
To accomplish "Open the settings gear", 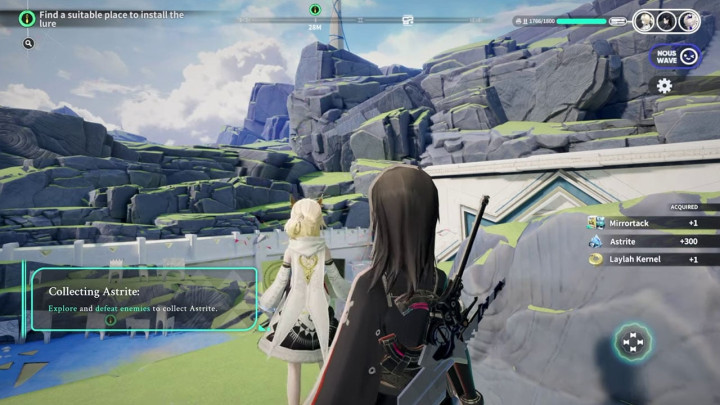I will [664, 86].
